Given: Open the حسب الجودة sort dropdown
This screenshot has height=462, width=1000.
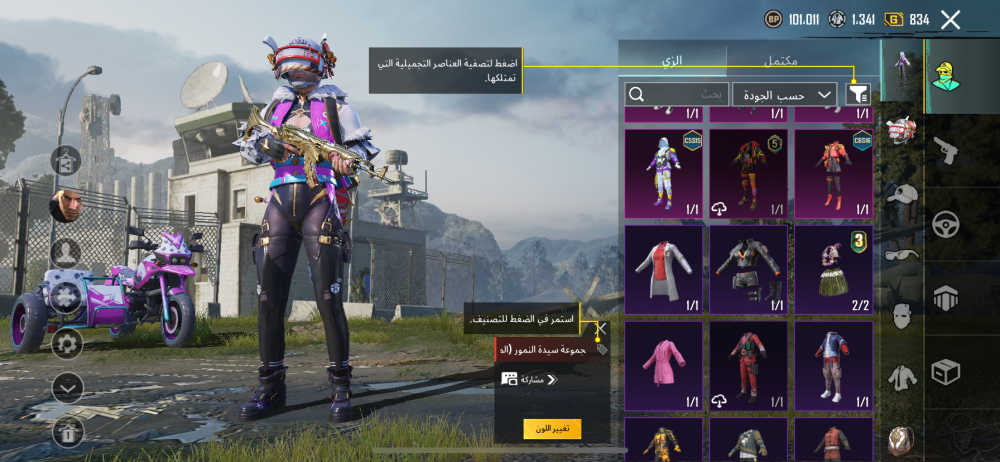Looking at the screenshot, I should pos(784,94).
